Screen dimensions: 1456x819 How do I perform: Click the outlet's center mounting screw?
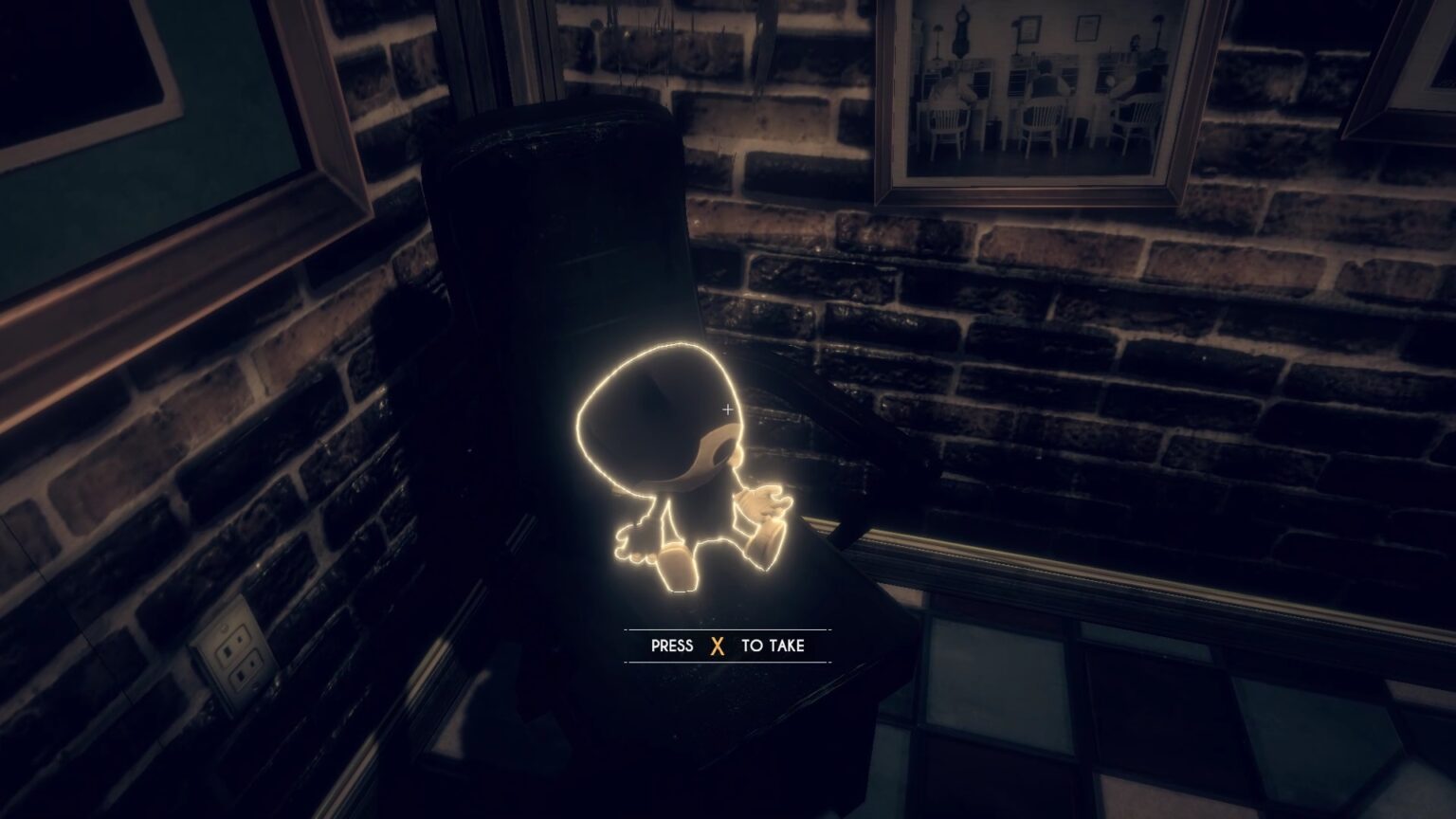click(225, 627)
